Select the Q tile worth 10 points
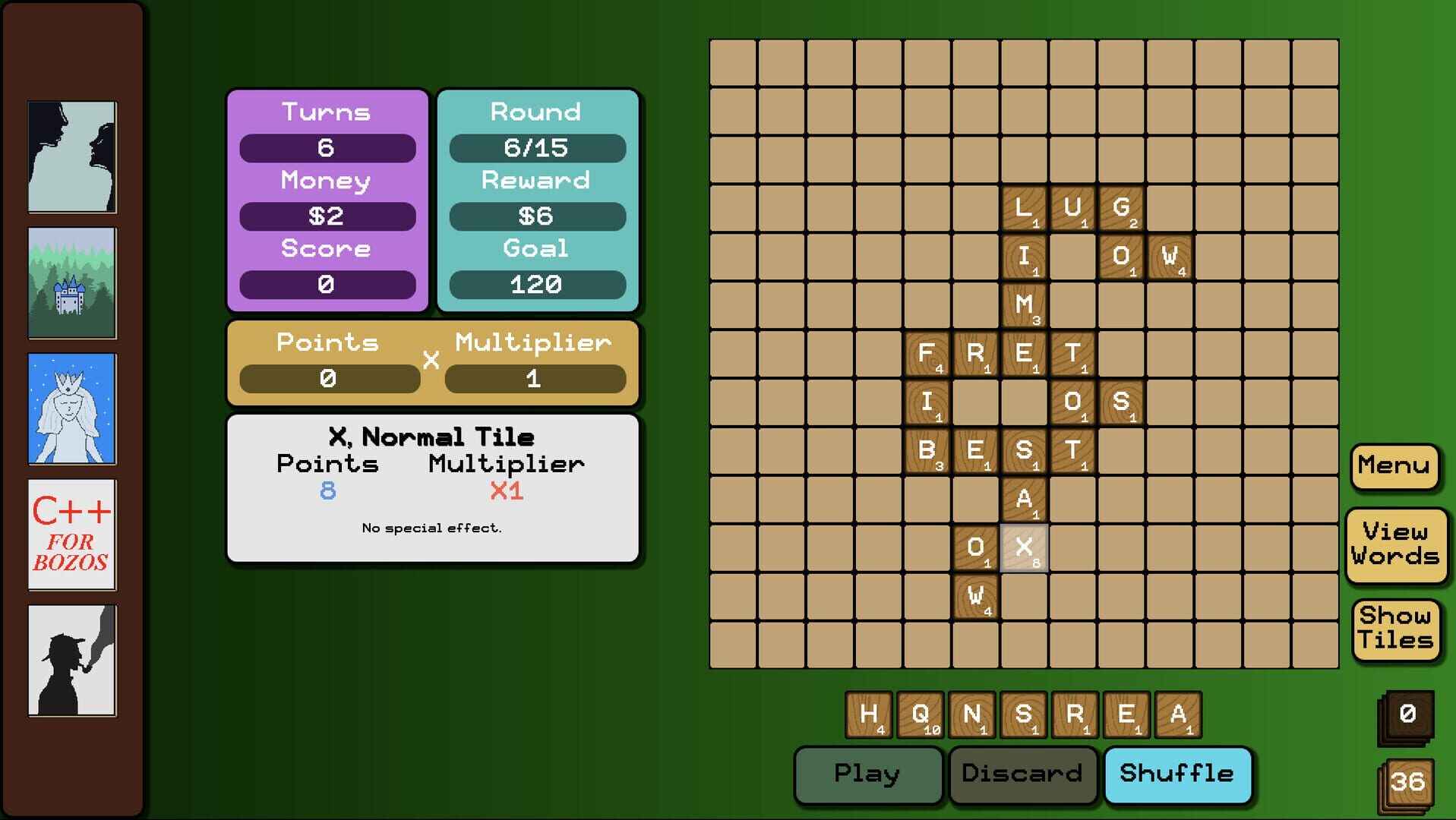Image resolution: width=1456 pixels, height=820 pixels. (x=921, y=714)
